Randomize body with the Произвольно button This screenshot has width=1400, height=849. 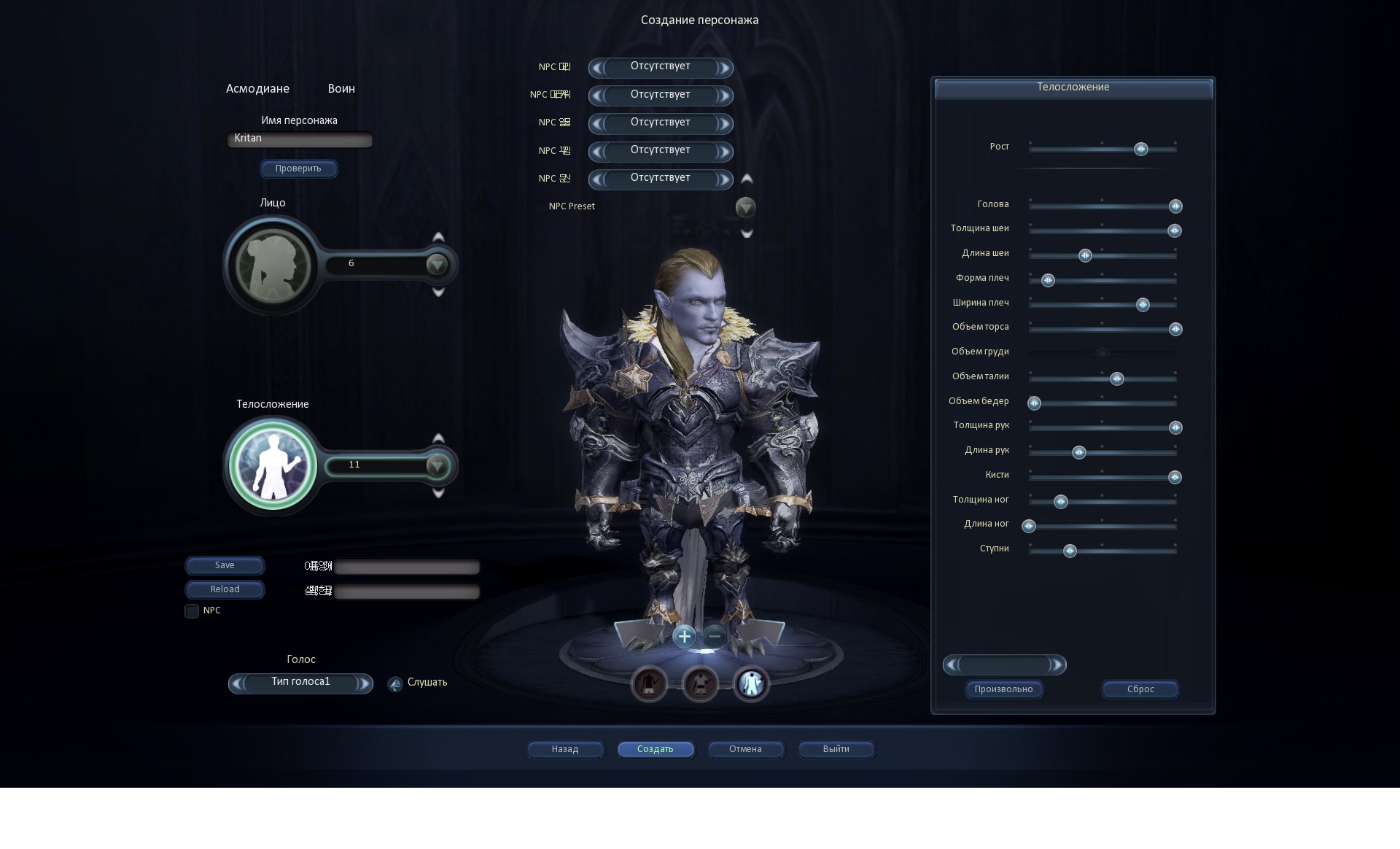tap(1003, 689)
